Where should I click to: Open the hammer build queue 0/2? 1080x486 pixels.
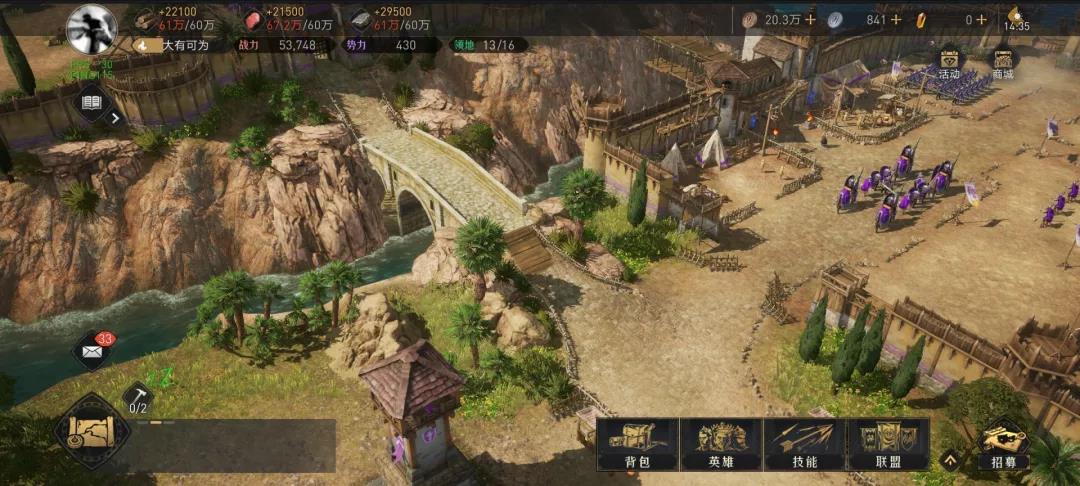pos(138,398)
